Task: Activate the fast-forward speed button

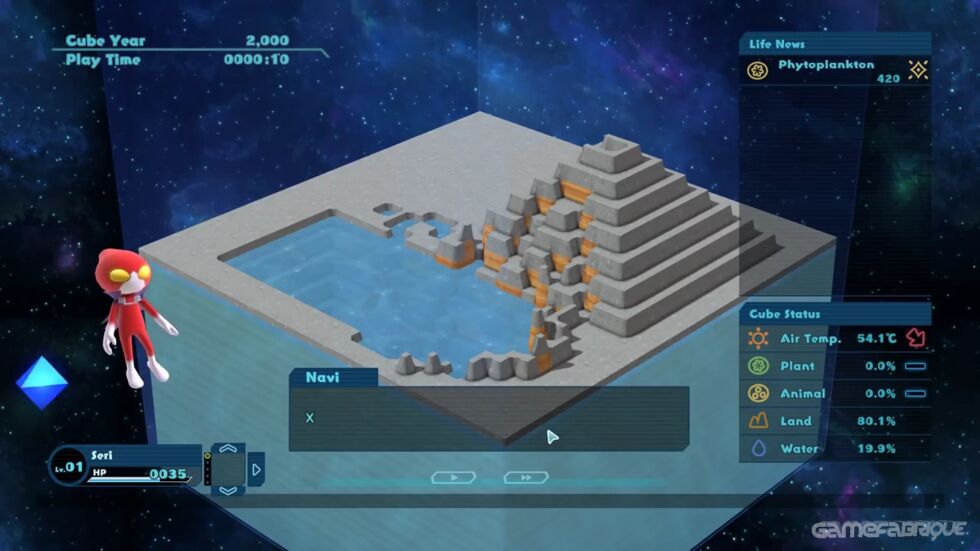Action: [x=525, y=478]
